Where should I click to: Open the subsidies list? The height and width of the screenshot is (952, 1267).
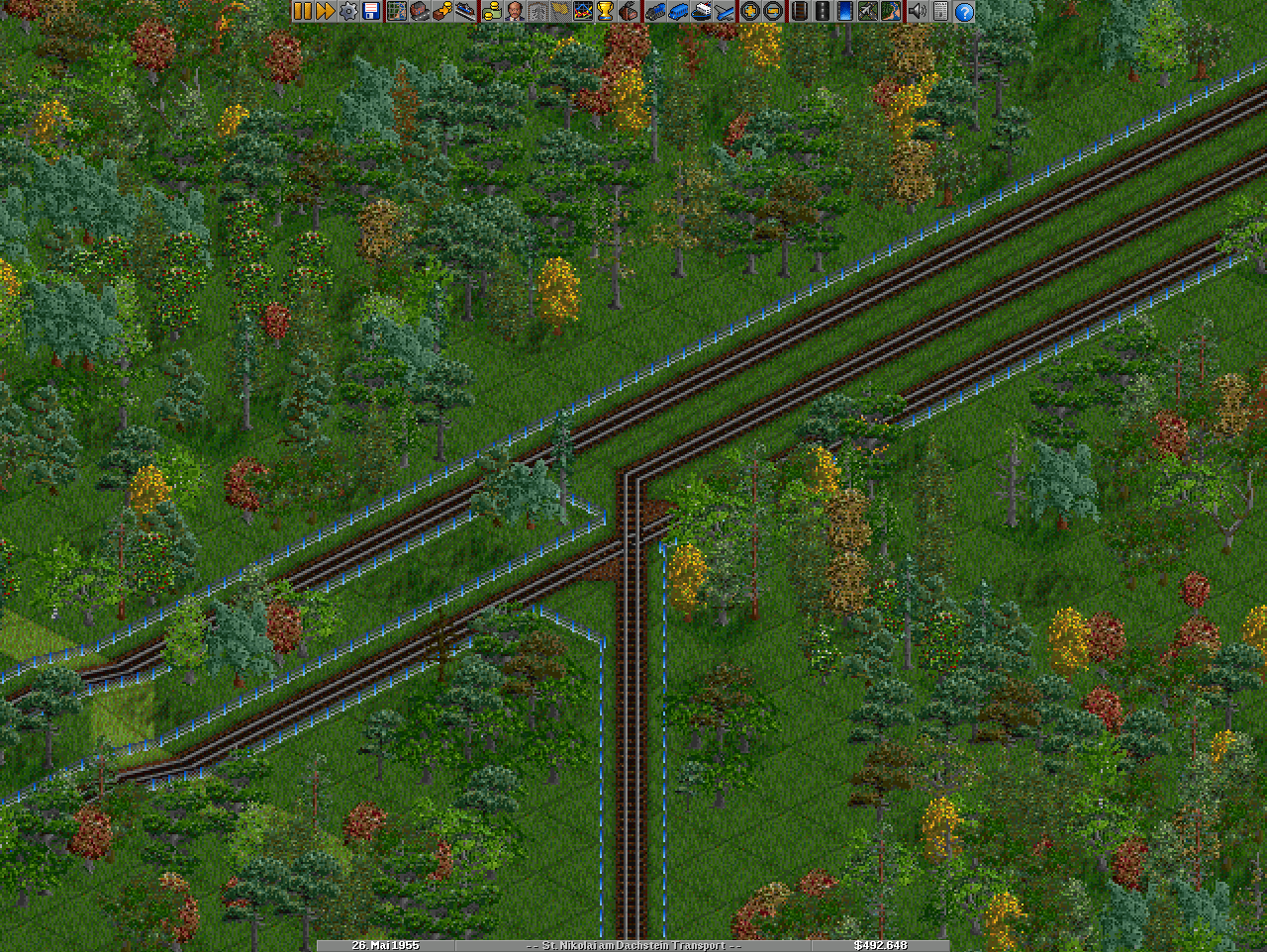(441, 11)
